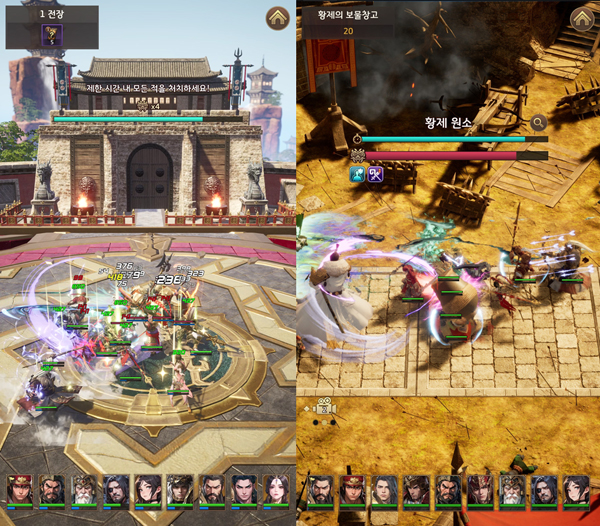
Task: Tap the home button on the 황제의 보물창고 screen
Action: tap(582, 18)
